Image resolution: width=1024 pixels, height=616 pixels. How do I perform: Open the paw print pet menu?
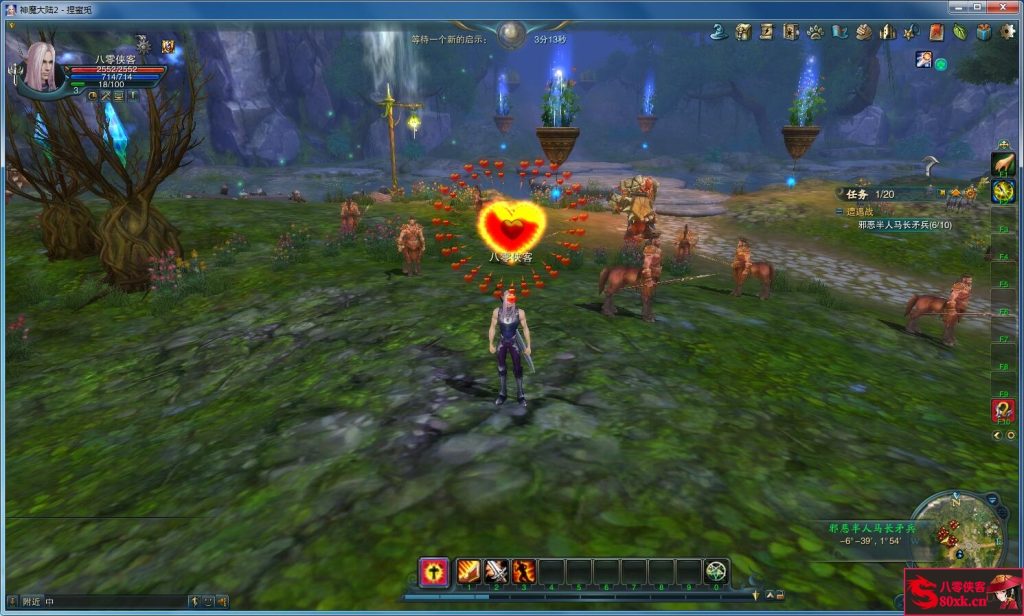815,32
